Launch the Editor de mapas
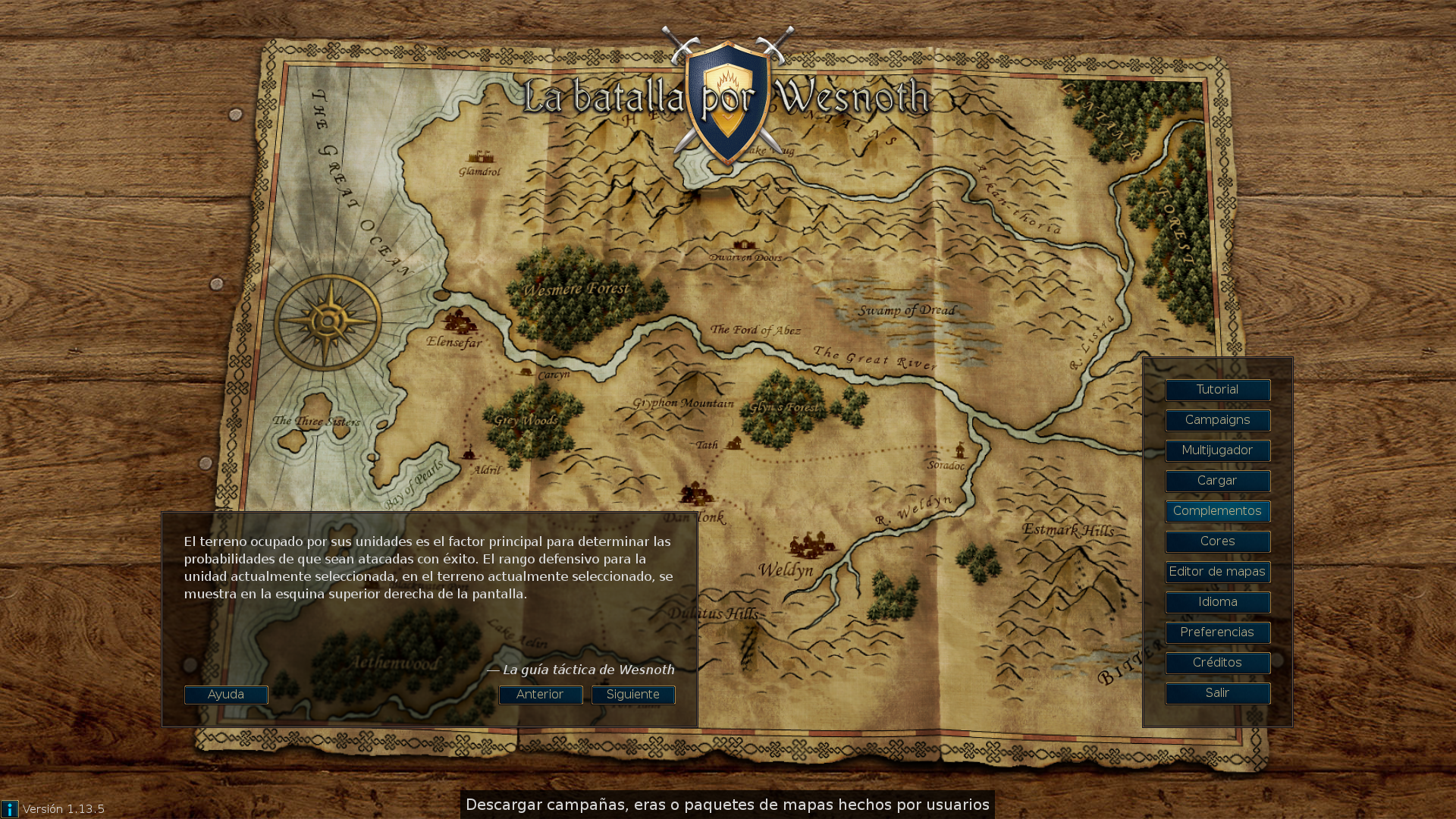Viewport: 1456px width, 819px height. point(1217,572)
